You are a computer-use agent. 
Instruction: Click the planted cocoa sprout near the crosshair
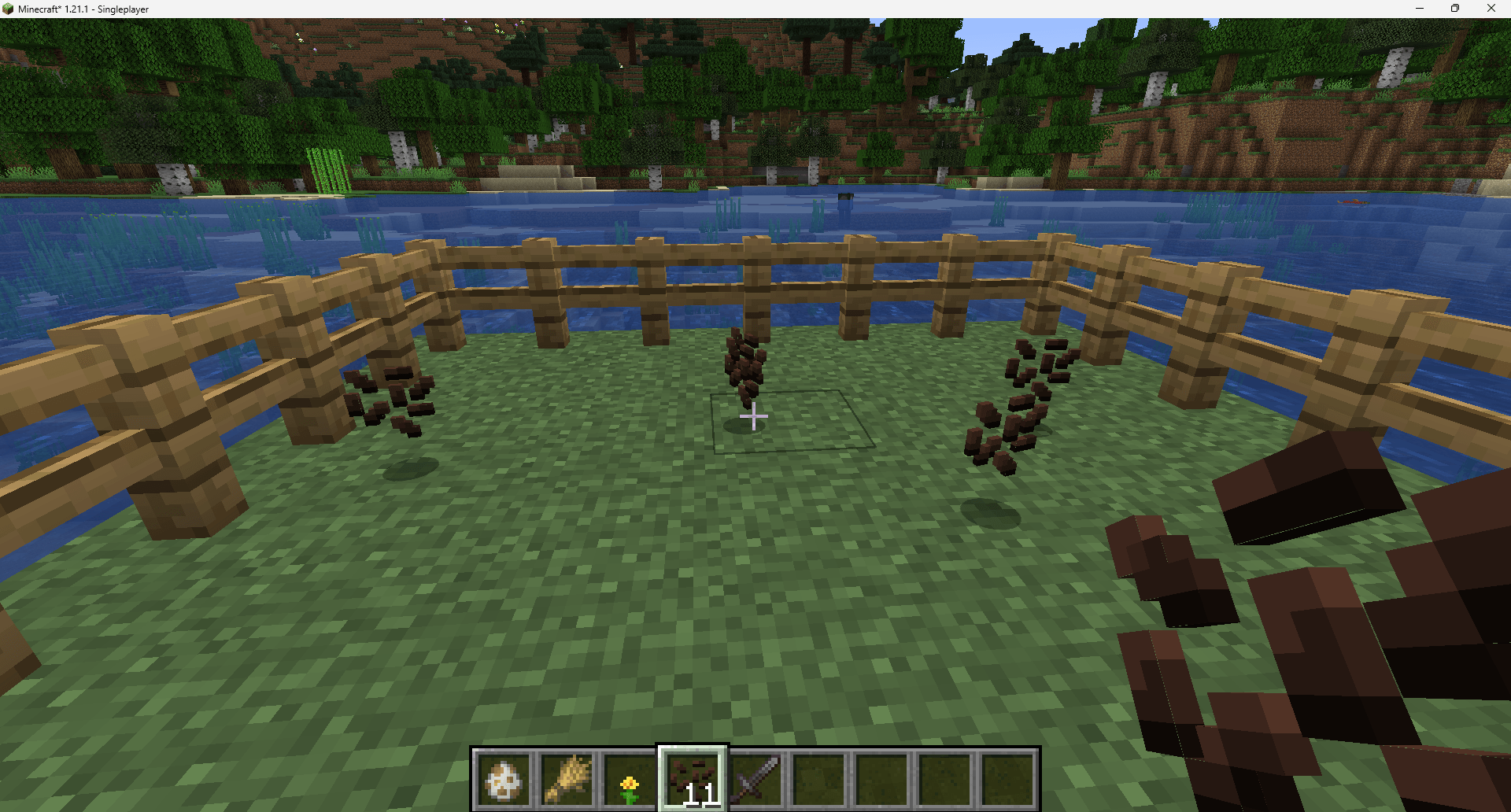pos(745,370)
